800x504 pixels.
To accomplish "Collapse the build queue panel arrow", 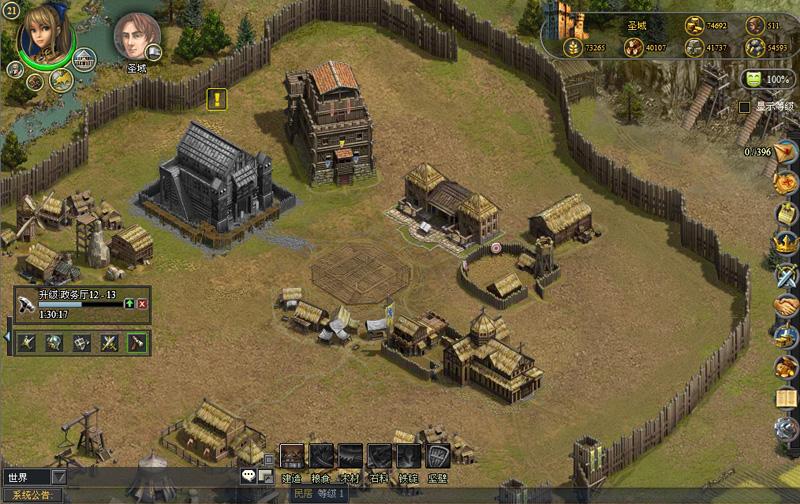I will coord(7,338).
